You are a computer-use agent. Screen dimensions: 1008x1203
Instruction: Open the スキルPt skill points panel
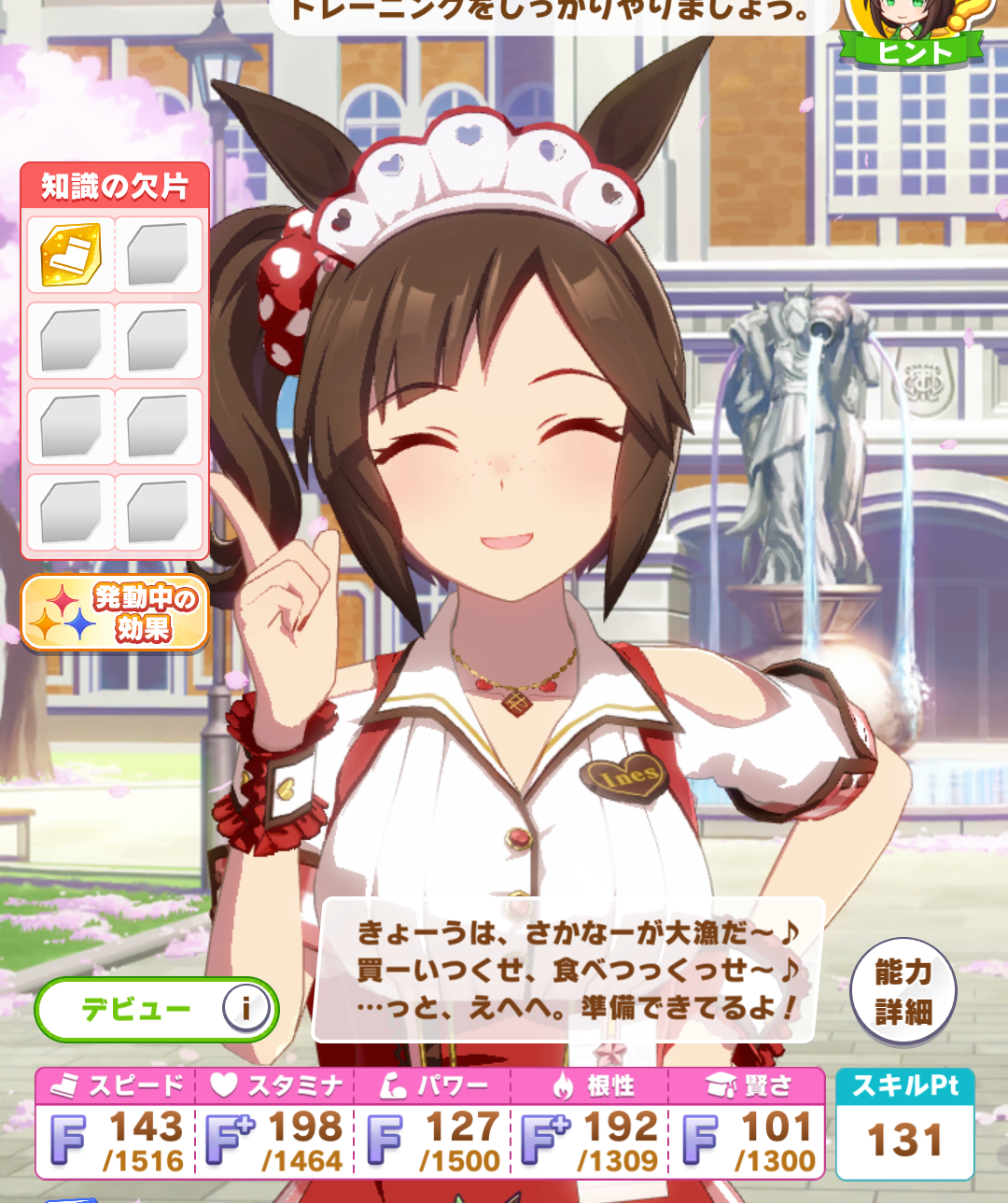click(x=904, y=1124)
